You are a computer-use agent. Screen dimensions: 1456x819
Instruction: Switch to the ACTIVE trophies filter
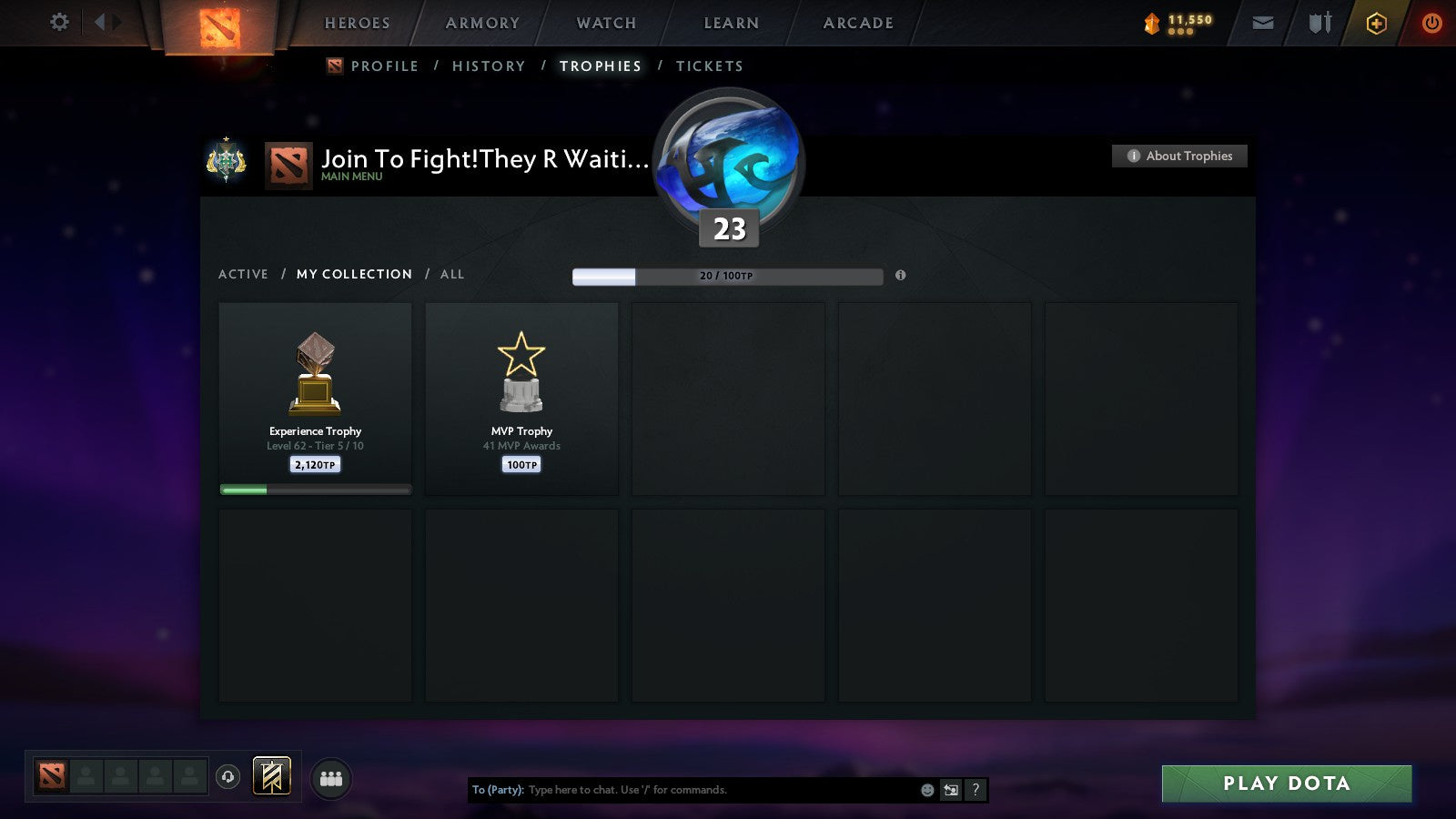244,274
